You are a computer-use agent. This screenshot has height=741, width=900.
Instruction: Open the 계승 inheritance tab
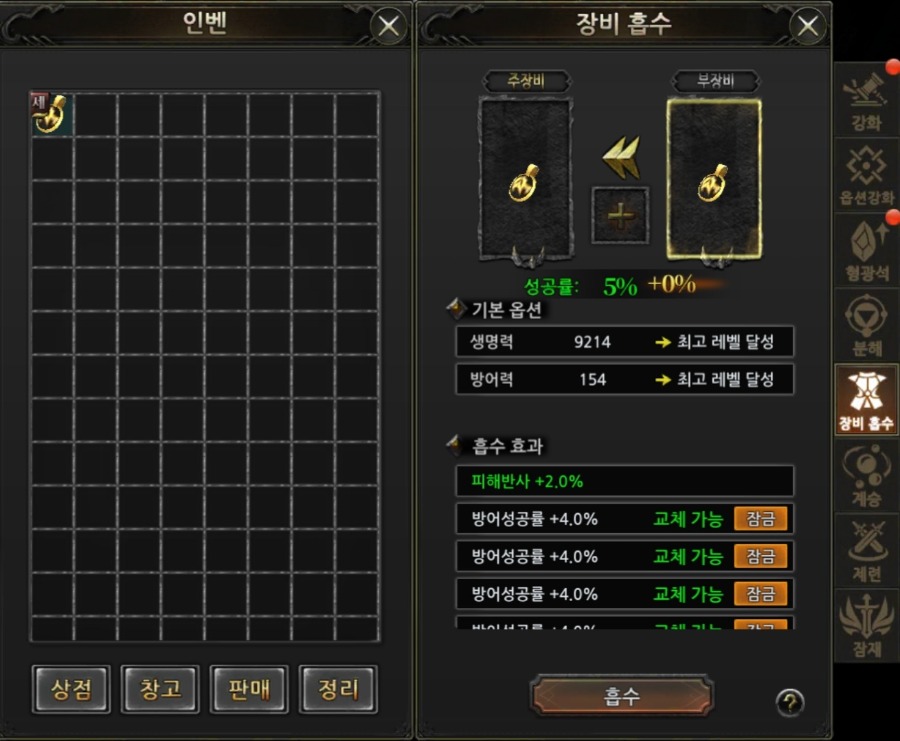tap(866, 475)
